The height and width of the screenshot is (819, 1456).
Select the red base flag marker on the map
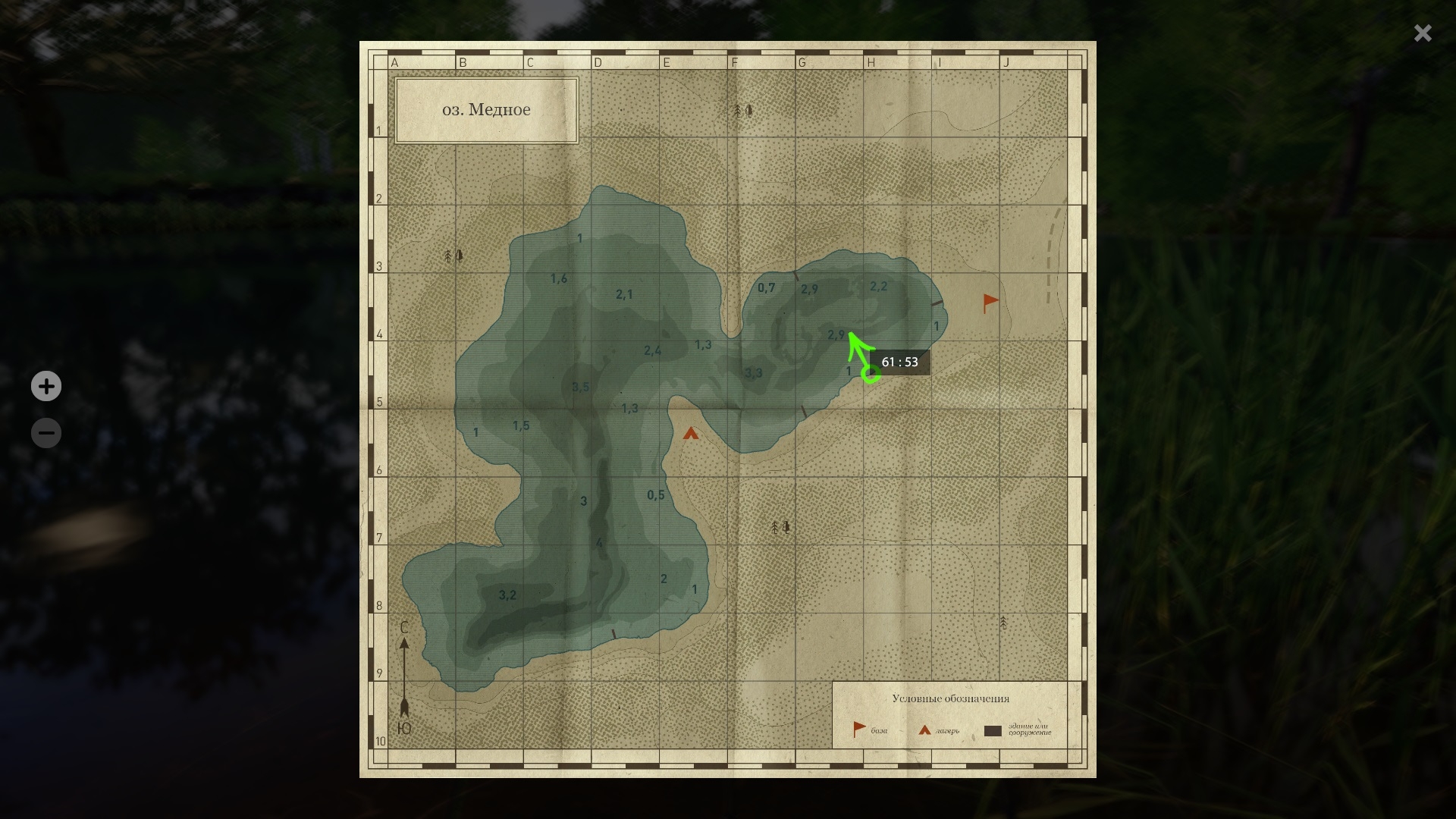[x=990, y=303]
